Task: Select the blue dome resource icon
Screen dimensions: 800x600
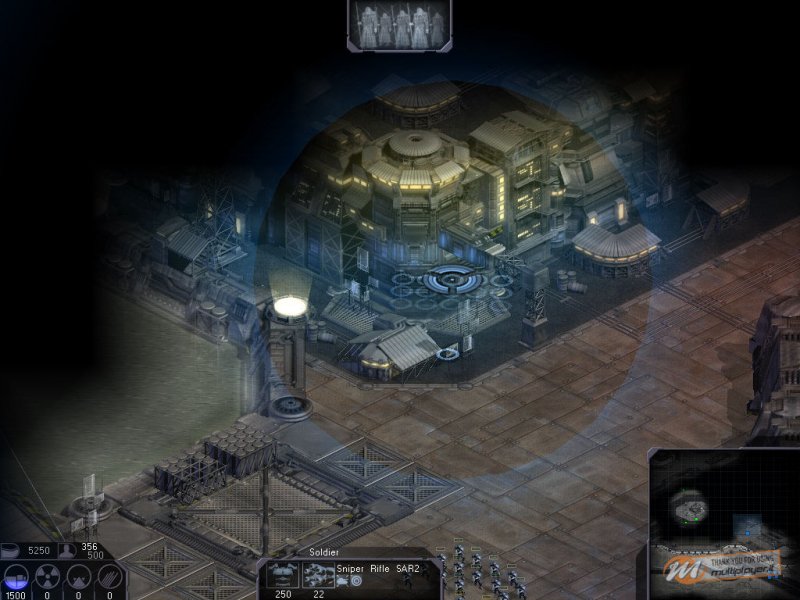Action: click(15, 578)
